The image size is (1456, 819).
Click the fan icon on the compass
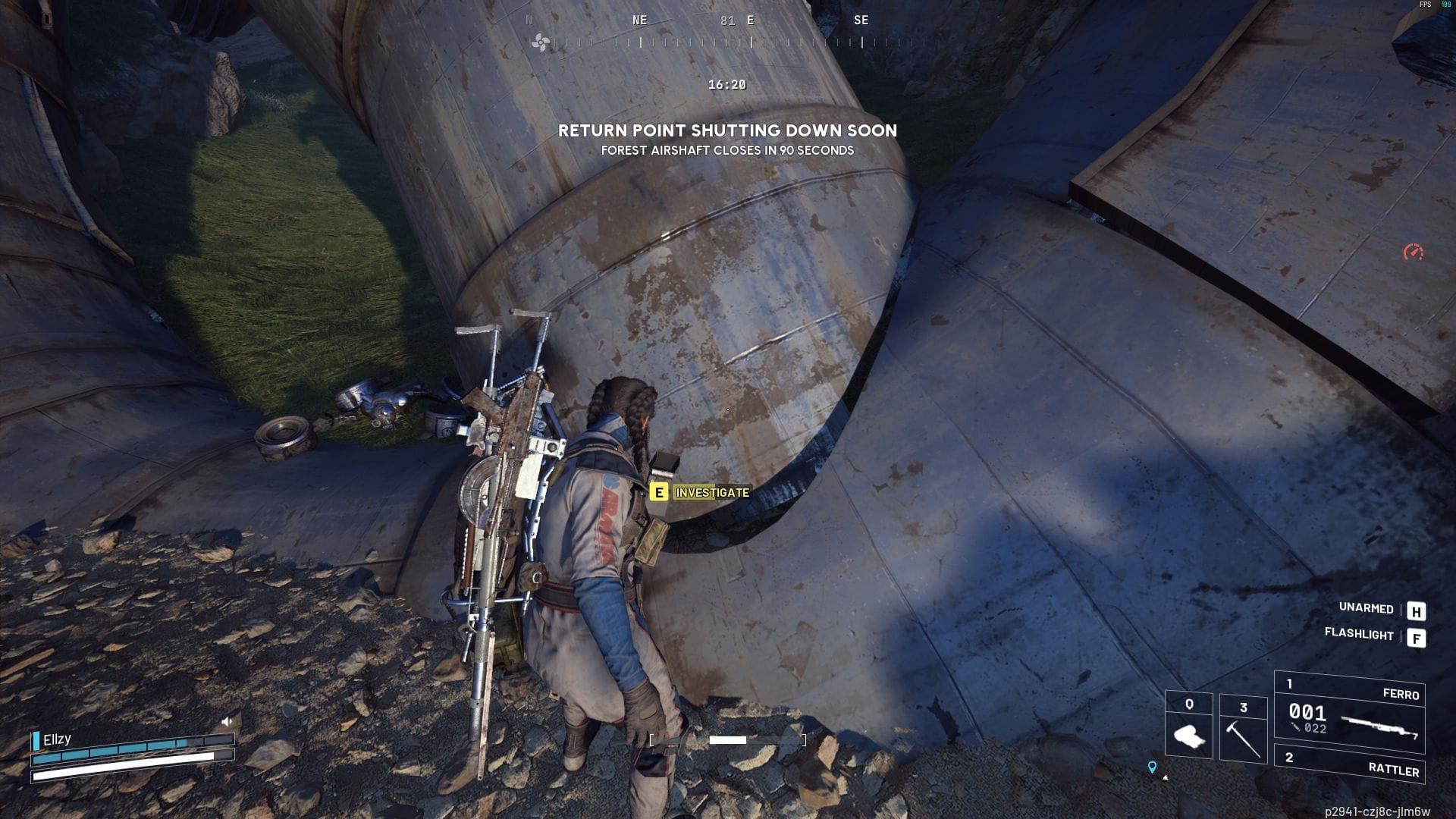pos(541,42)
